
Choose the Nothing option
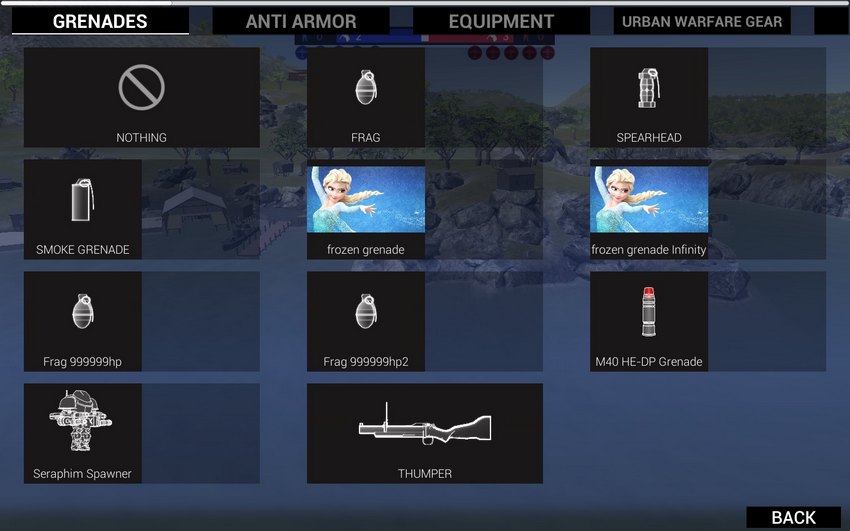point(141,98)
